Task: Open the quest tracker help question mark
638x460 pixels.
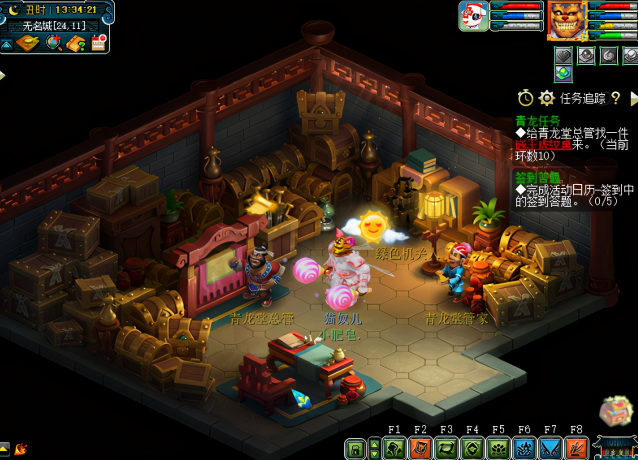Action: tap(616, 98)
